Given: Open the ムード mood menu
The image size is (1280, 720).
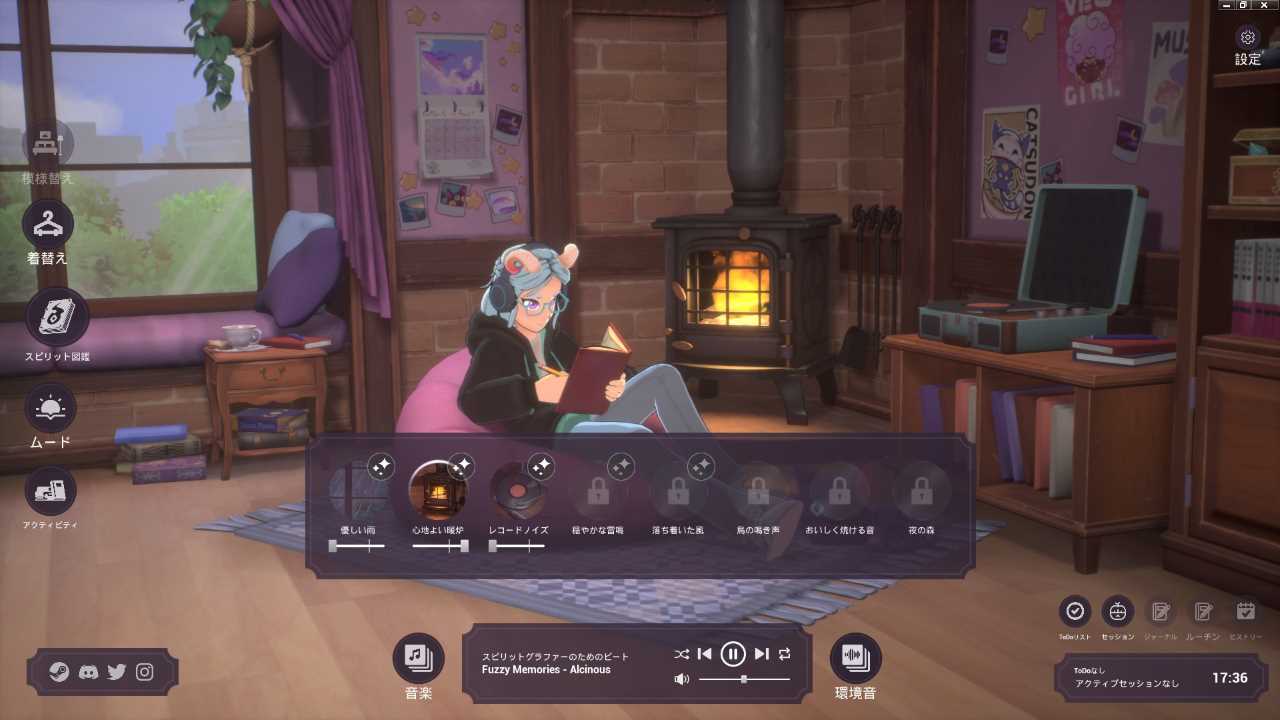Looking at the screenshot, I should point(50,409).
